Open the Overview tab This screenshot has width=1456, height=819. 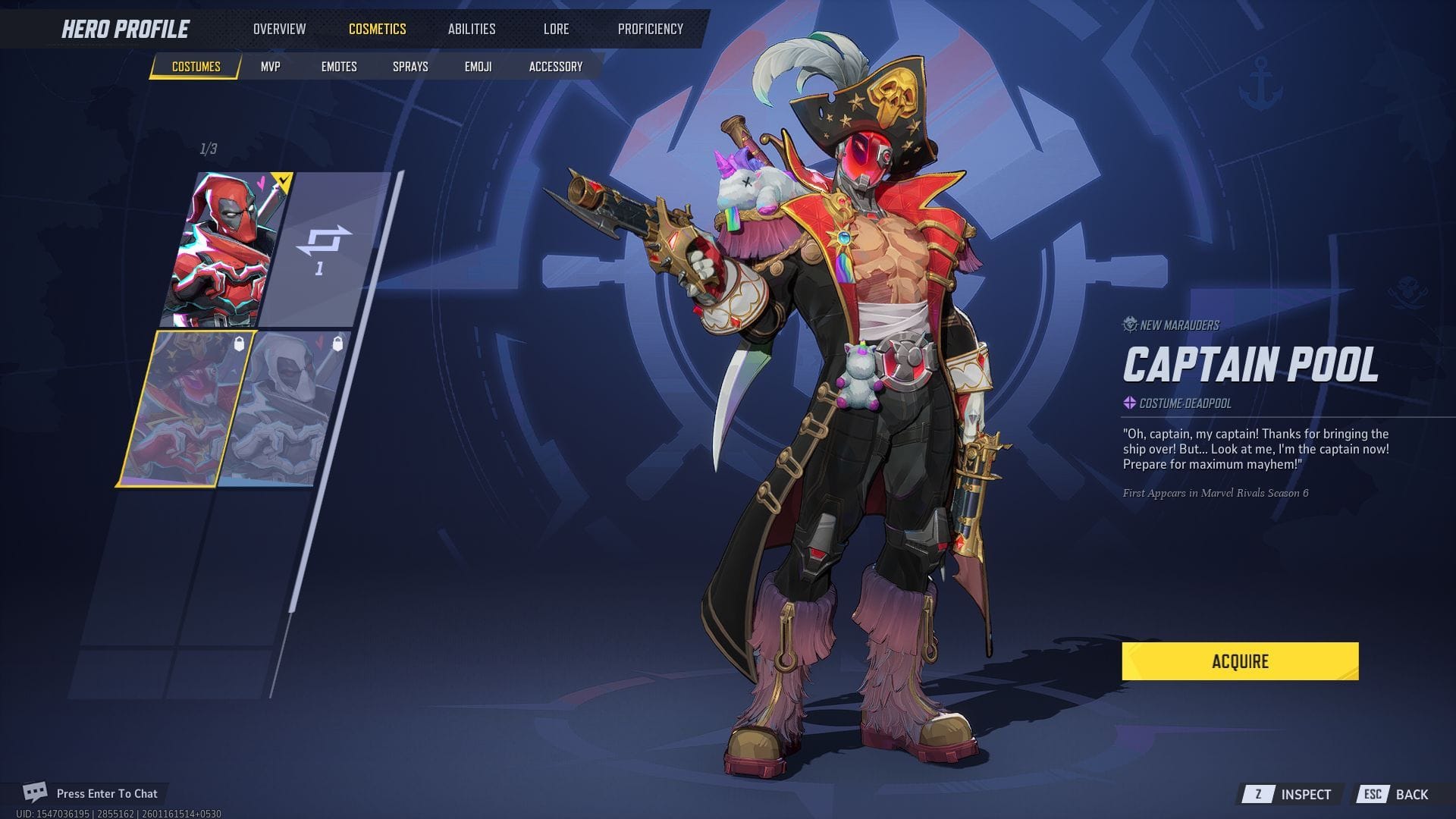pyautogui.click(x=279, y=29)
